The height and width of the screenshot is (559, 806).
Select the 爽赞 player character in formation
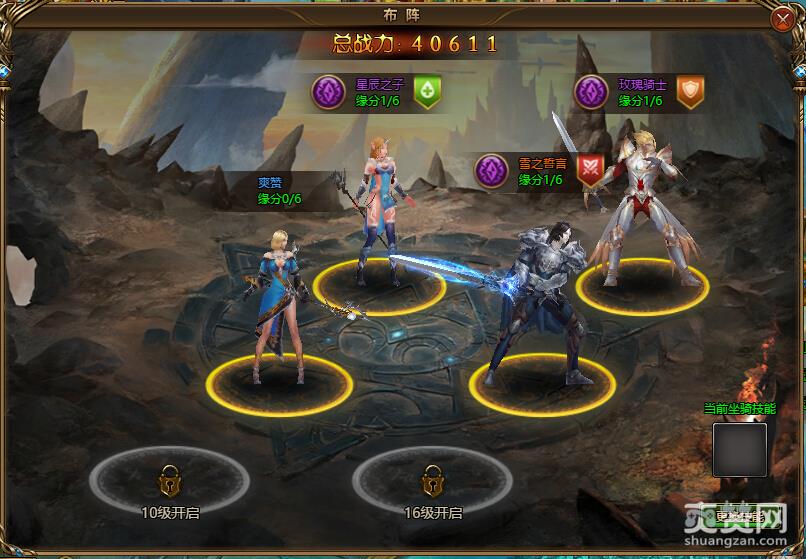point(273,300)
